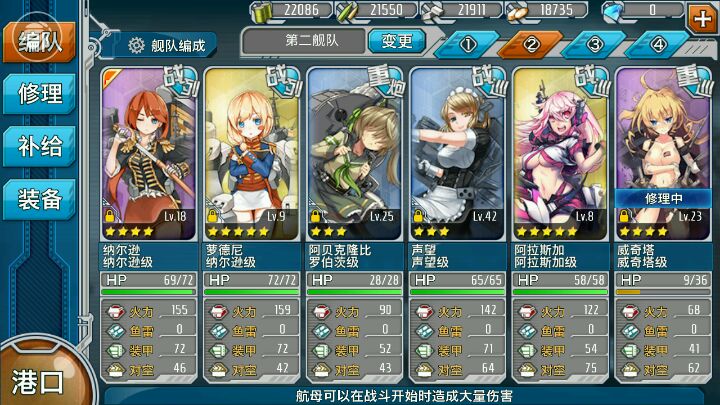The width and height of the screenshot is (720, 405).
Task: Switch to fleet tab 2
Action: [x=531, y=43]
